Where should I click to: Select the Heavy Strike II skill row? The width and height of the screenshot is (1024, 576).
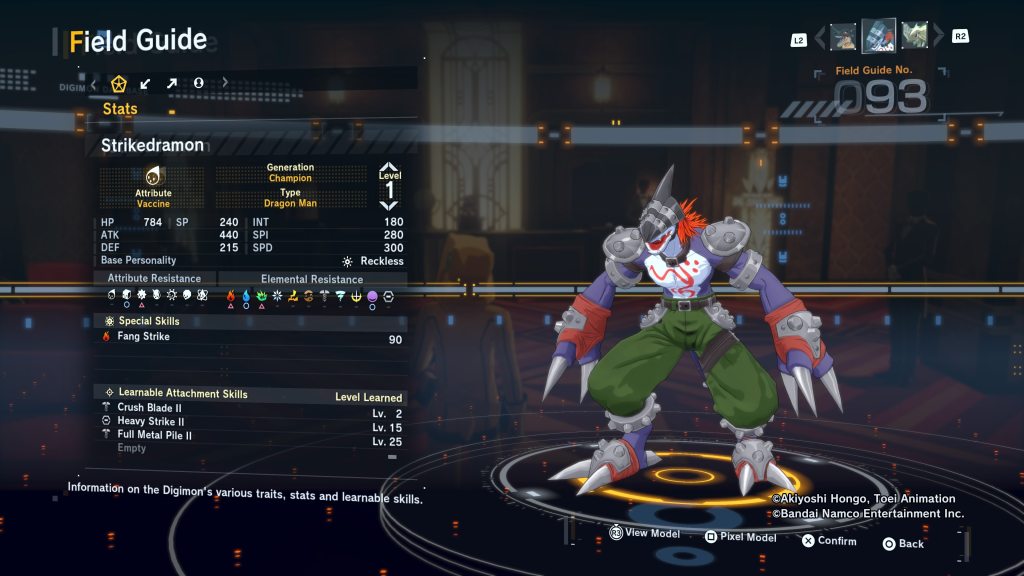click(x=250, y=422)
